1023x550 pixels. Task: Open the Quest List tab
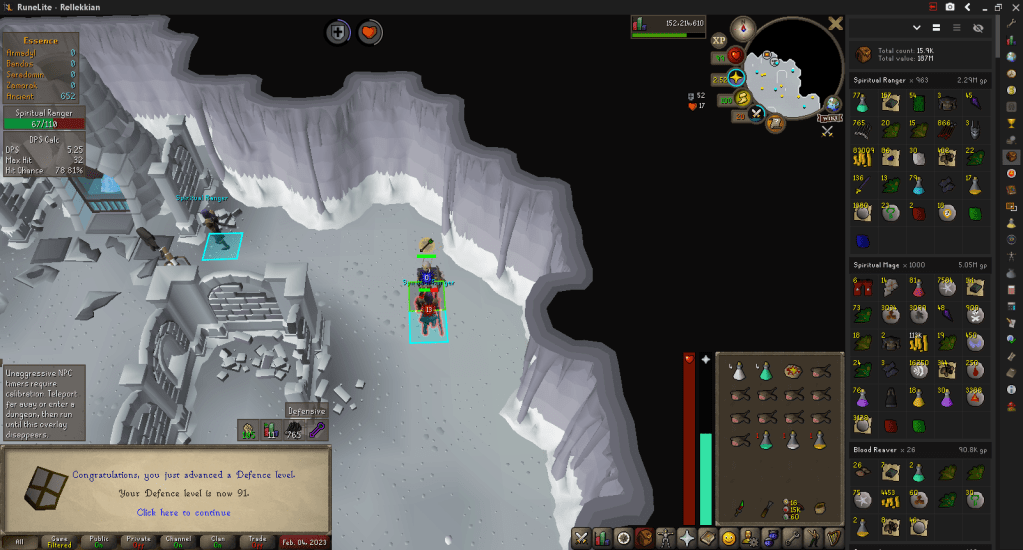(623, 538)
